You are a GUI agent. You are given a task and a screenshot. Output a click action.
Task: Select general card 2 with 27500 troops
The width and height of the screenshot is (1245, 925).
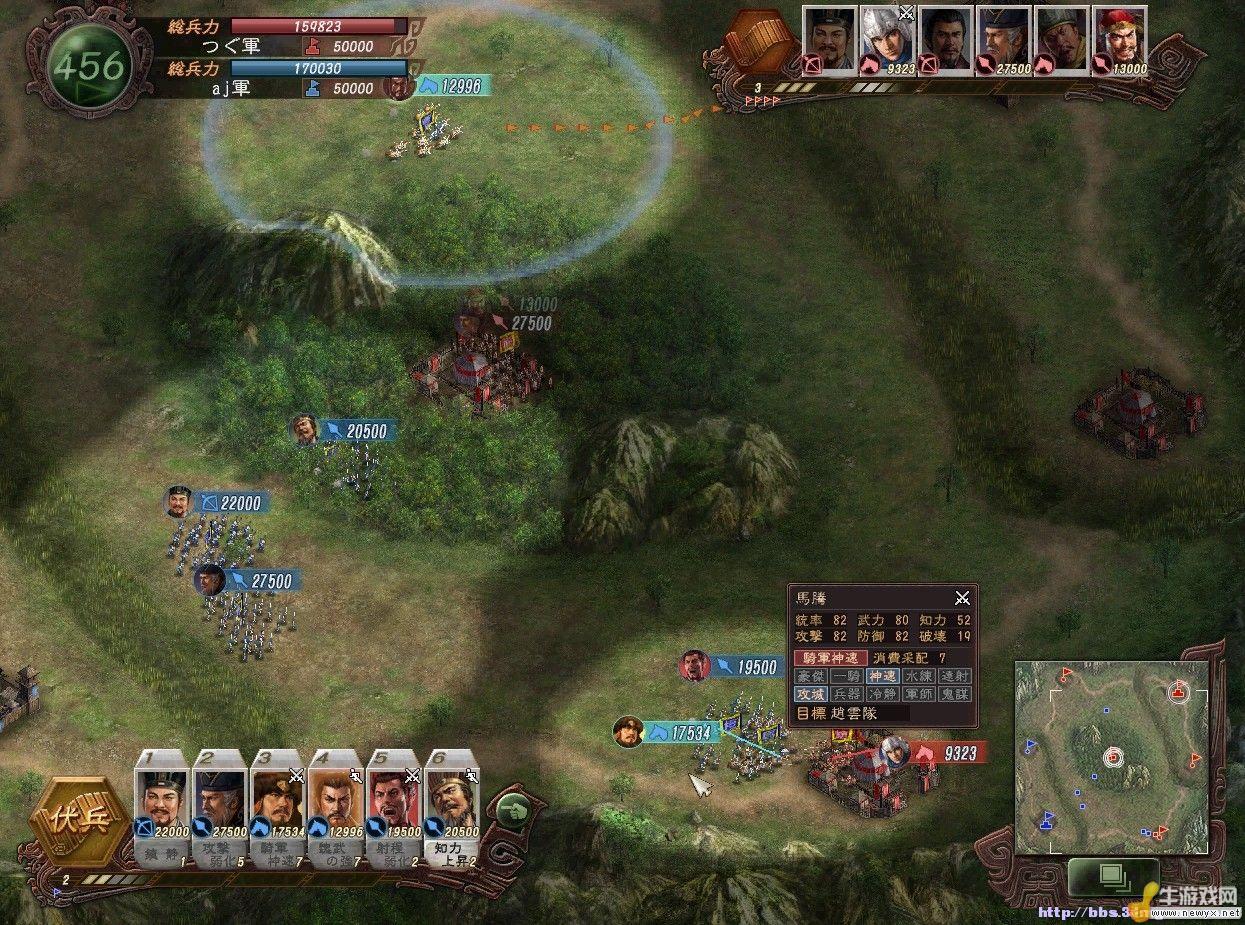pos(219,800)
